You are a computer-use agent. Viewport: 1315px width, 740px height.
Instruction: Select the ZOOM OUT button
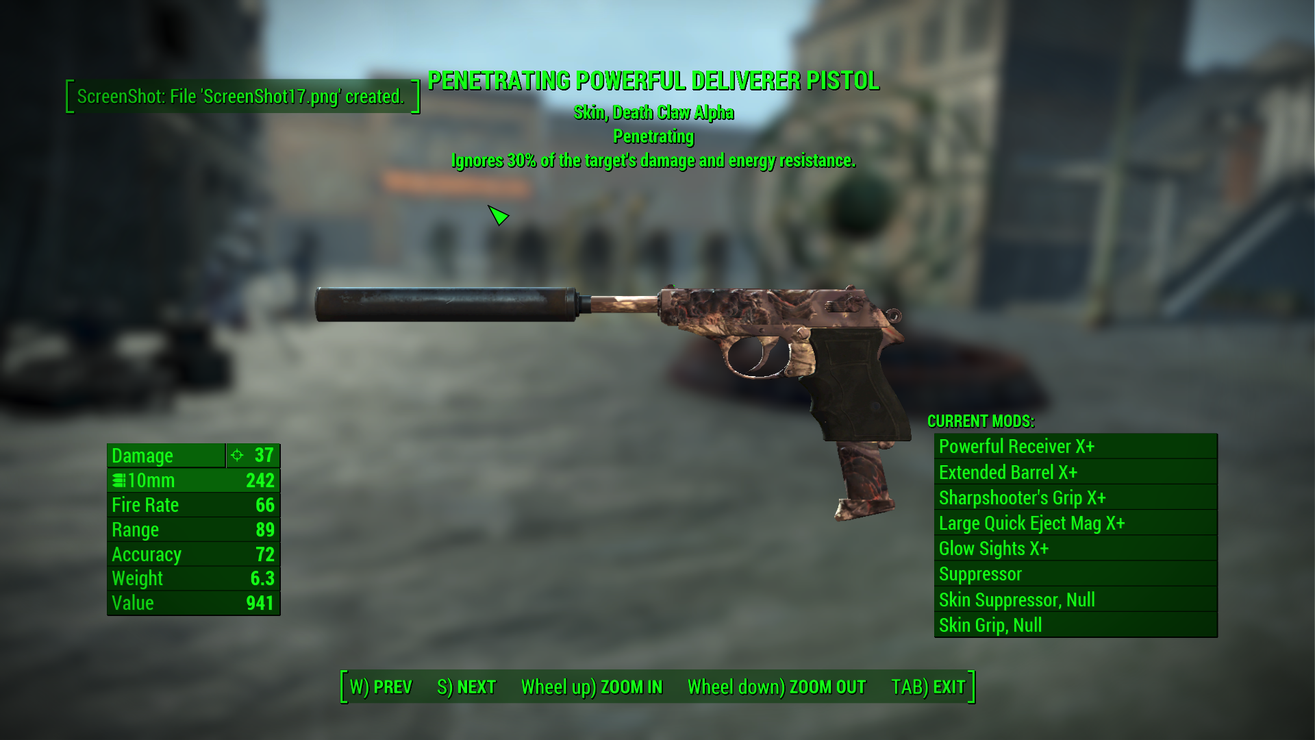click(776, 687)
